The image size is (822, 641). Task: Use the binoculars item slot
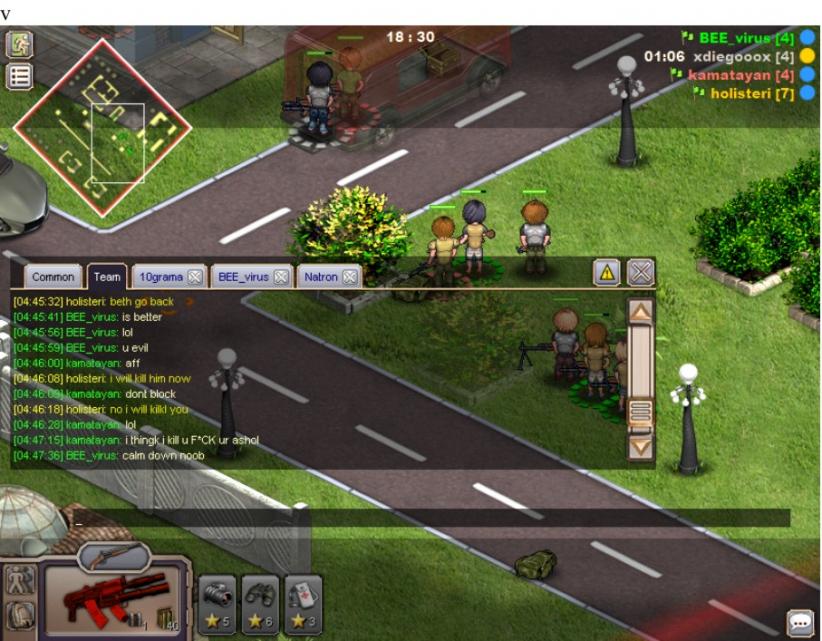coord(260,600)
